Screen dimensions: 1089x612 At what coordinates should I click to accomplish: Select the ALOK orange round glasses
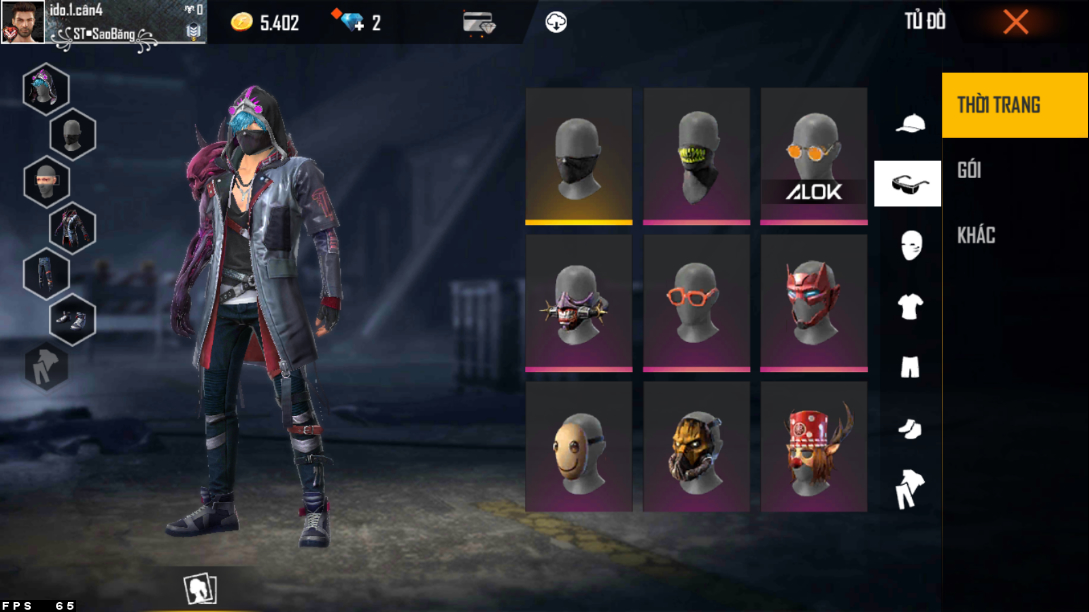coord(813,155)
